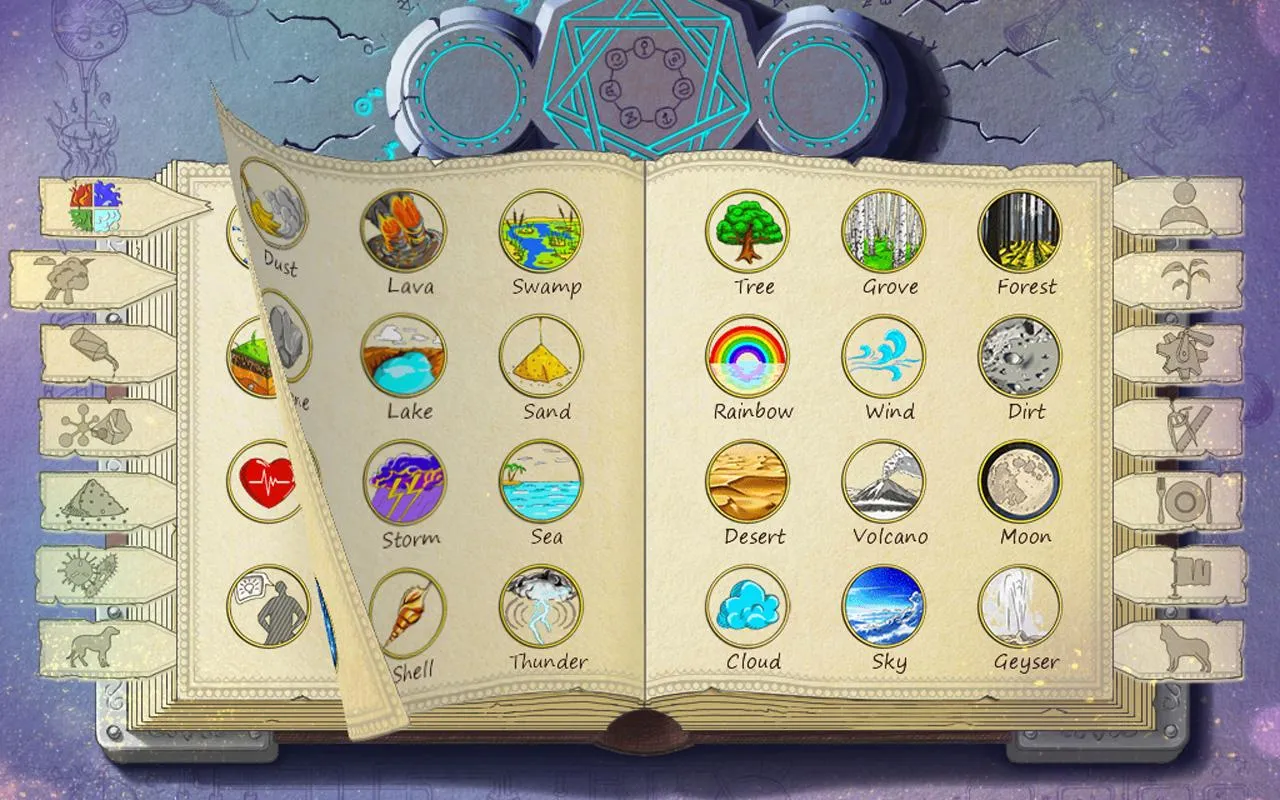Select the Cloud element icon

click(752, 608)
